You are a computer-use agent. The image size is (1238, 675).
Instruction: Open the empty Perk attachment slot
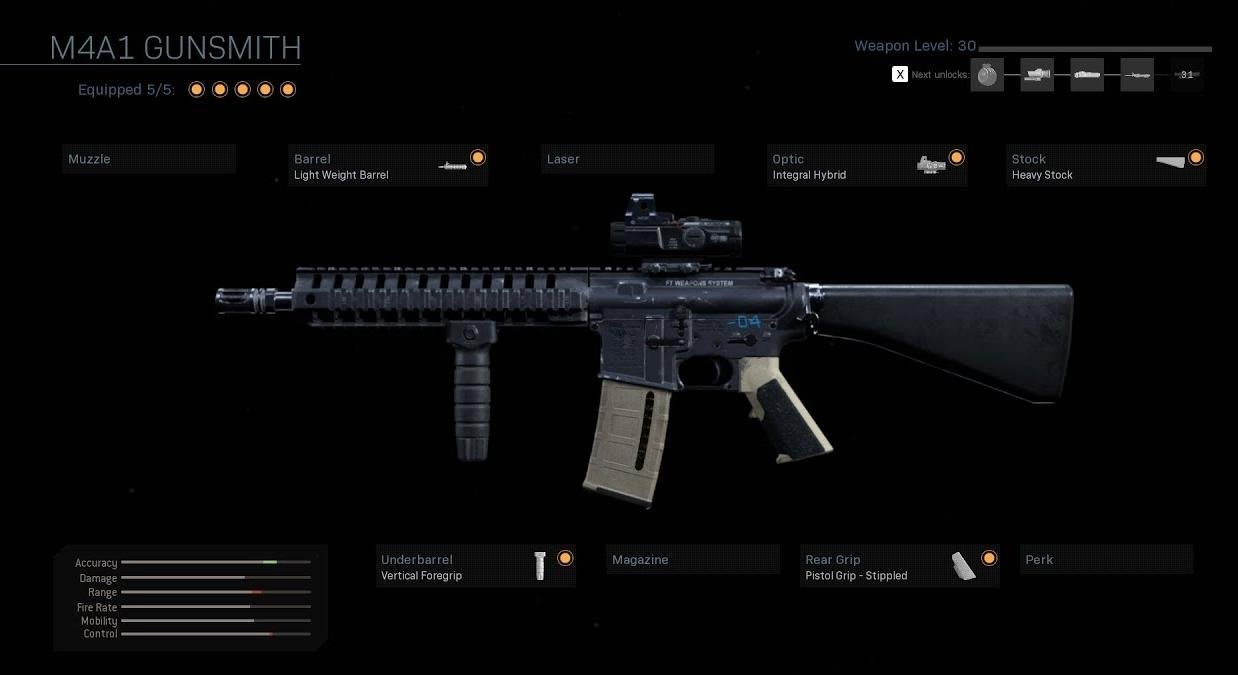point(1106,560)
